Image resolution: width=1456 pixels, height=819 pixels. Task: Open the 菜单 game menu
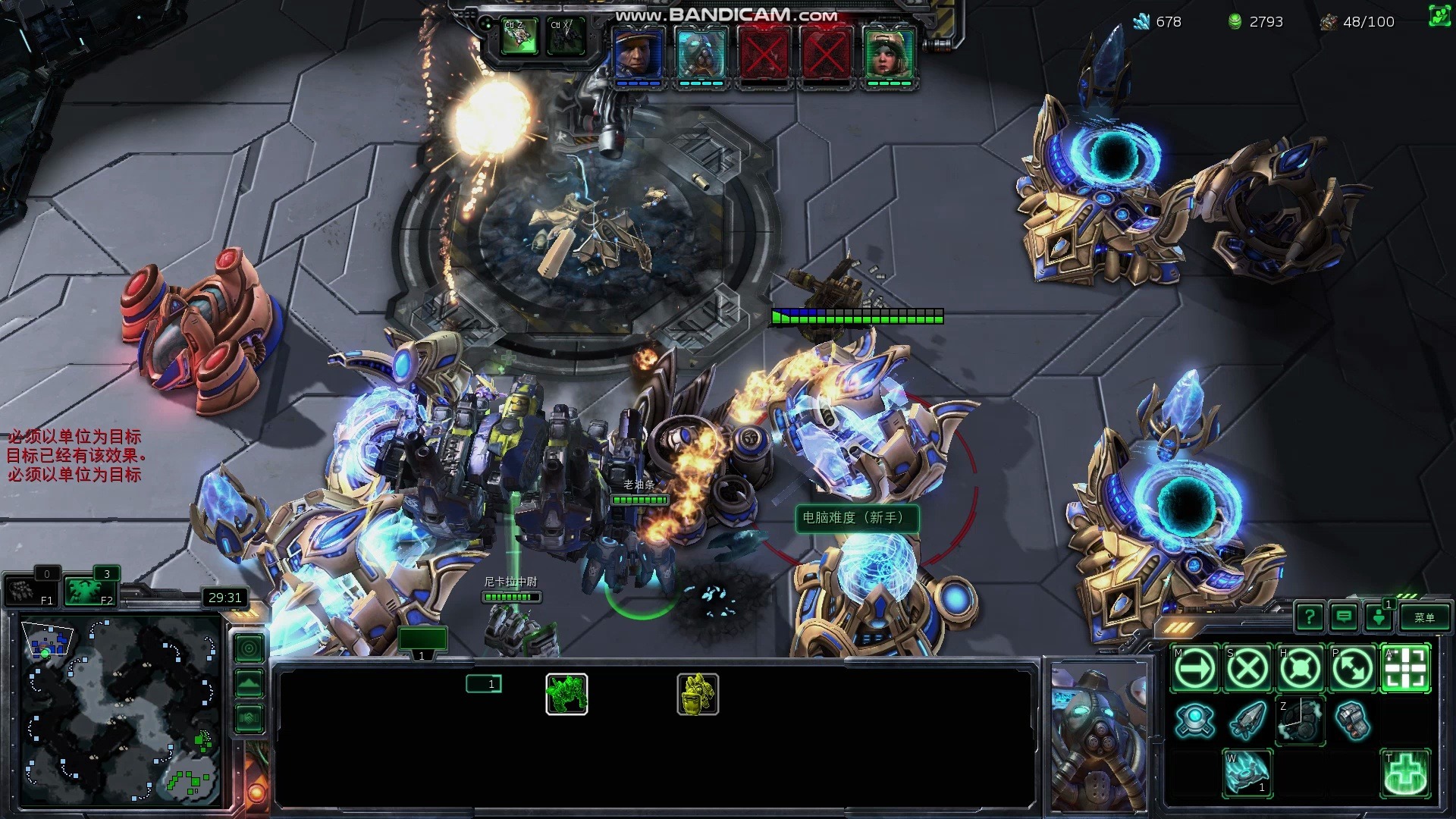[x=1424, y=617]
